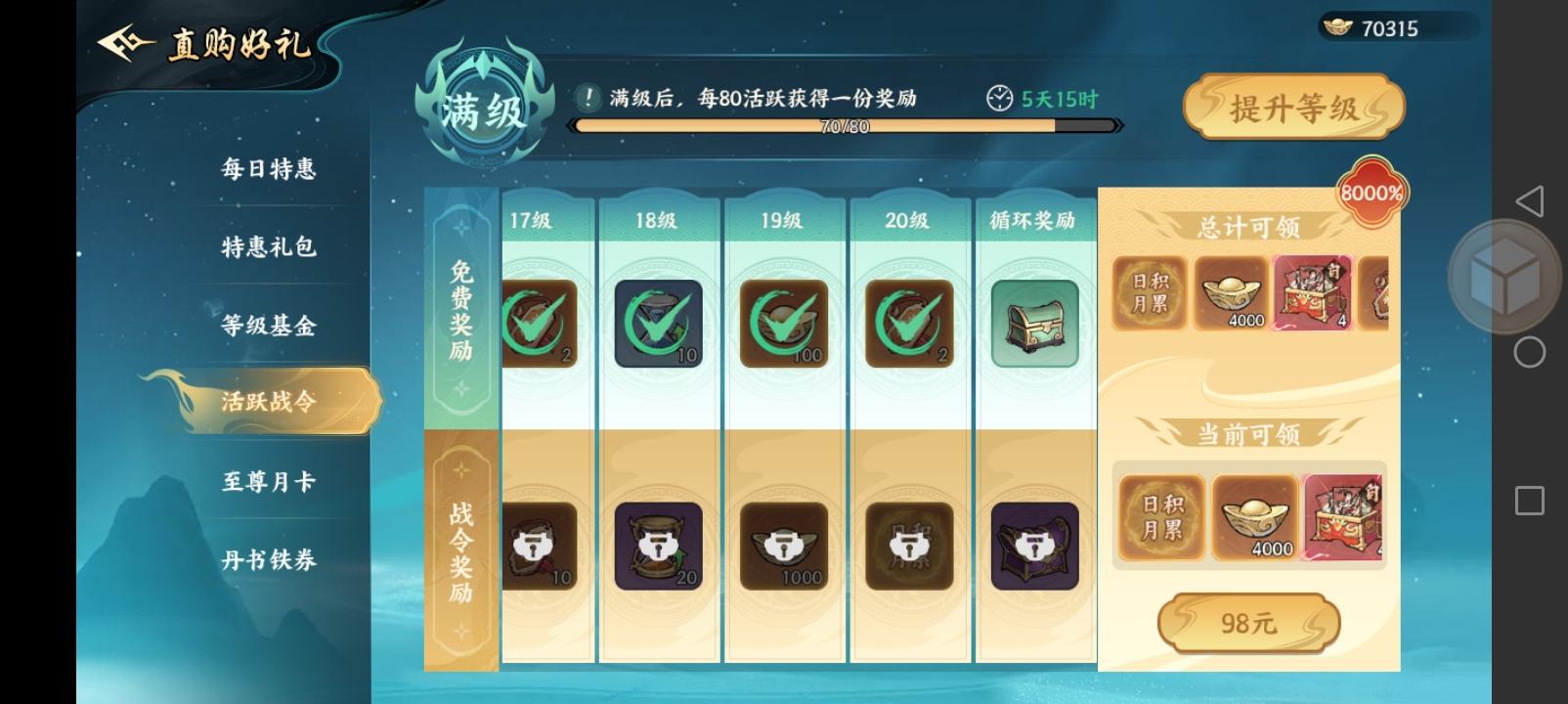Viewport: 1568px width, 704px height.
Task: Click the 日积月累 item in 当前可领
Action: [1160, 517]
